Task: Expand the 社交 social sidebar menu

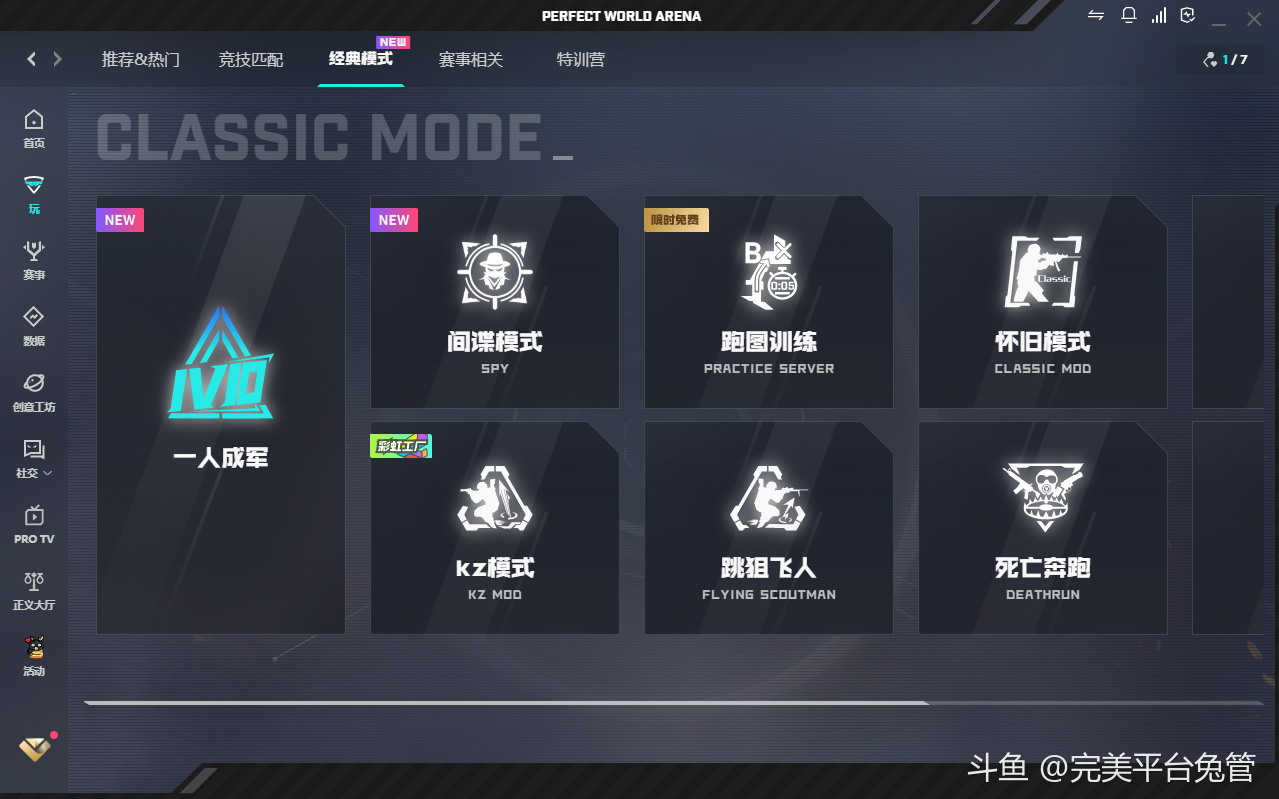Action: (34, 459)
